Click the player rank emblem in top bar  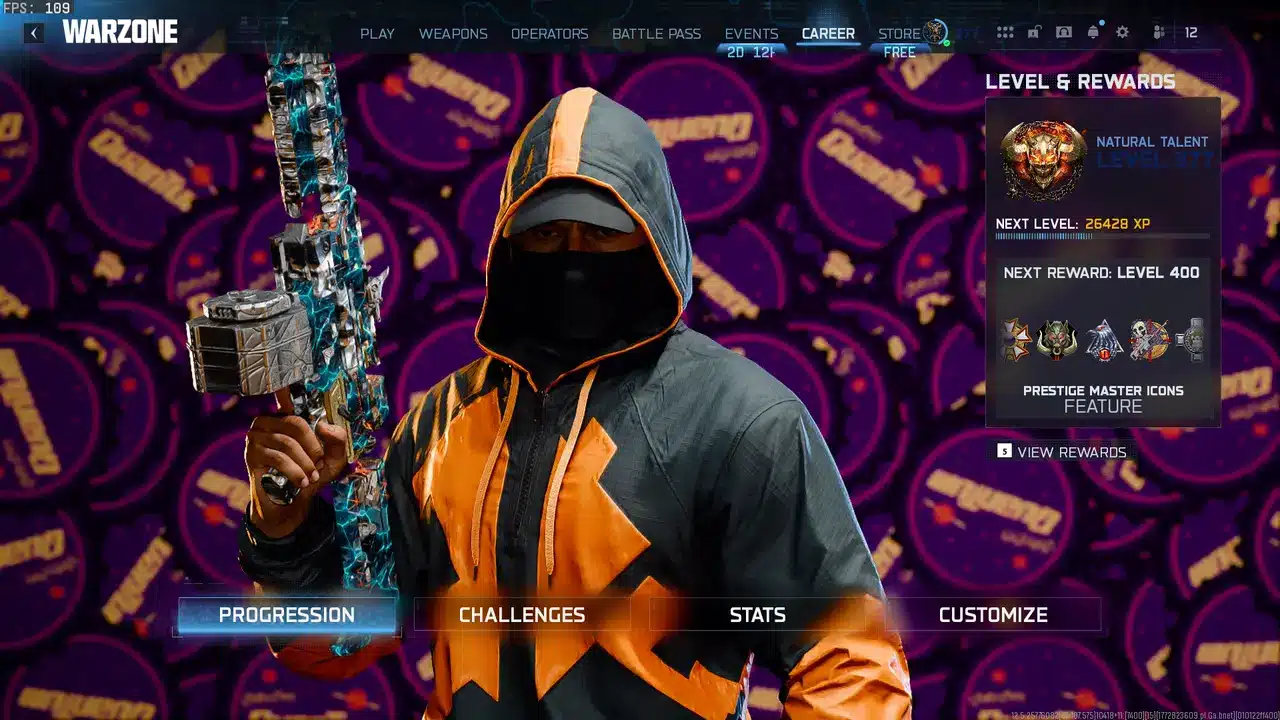[936, 32]
